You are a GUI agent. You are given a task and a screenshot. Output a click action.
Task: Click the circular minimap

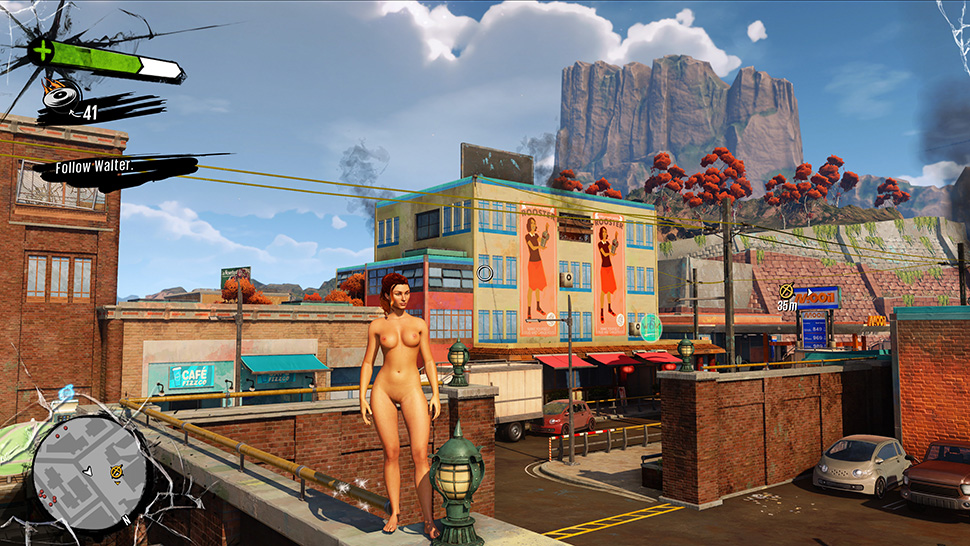pyautogui.click(x=90, y=472)
